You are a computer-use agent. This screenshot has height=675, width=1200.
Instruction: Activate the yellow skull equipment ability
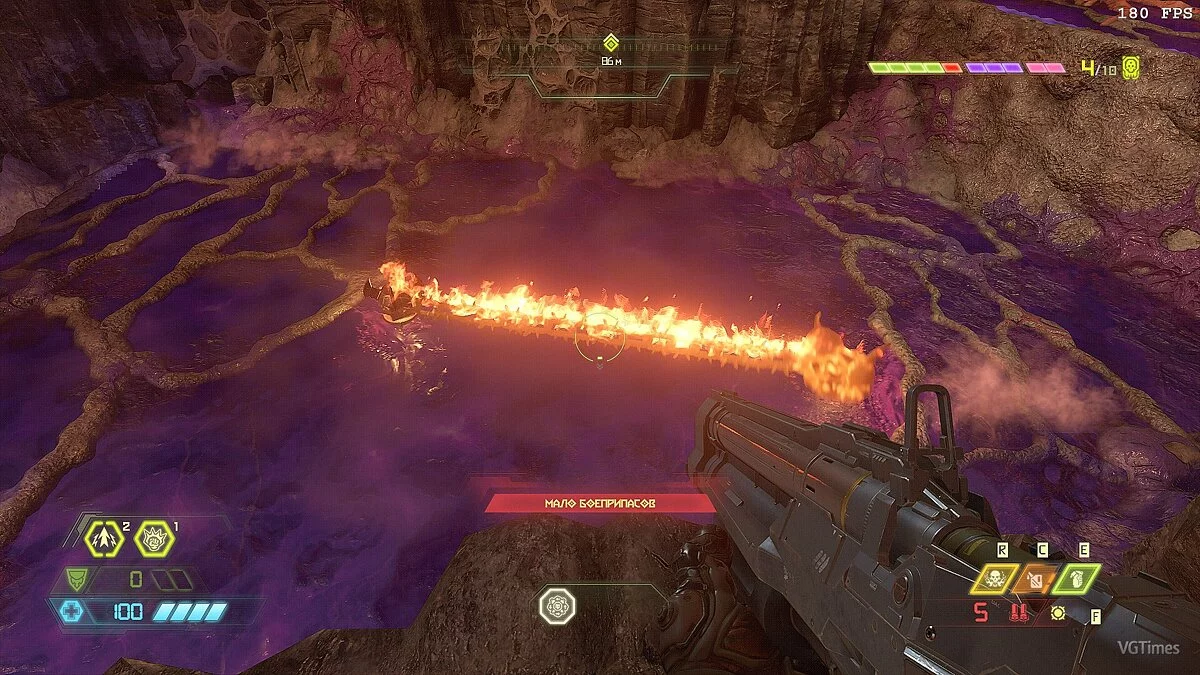tap(996, 579)
